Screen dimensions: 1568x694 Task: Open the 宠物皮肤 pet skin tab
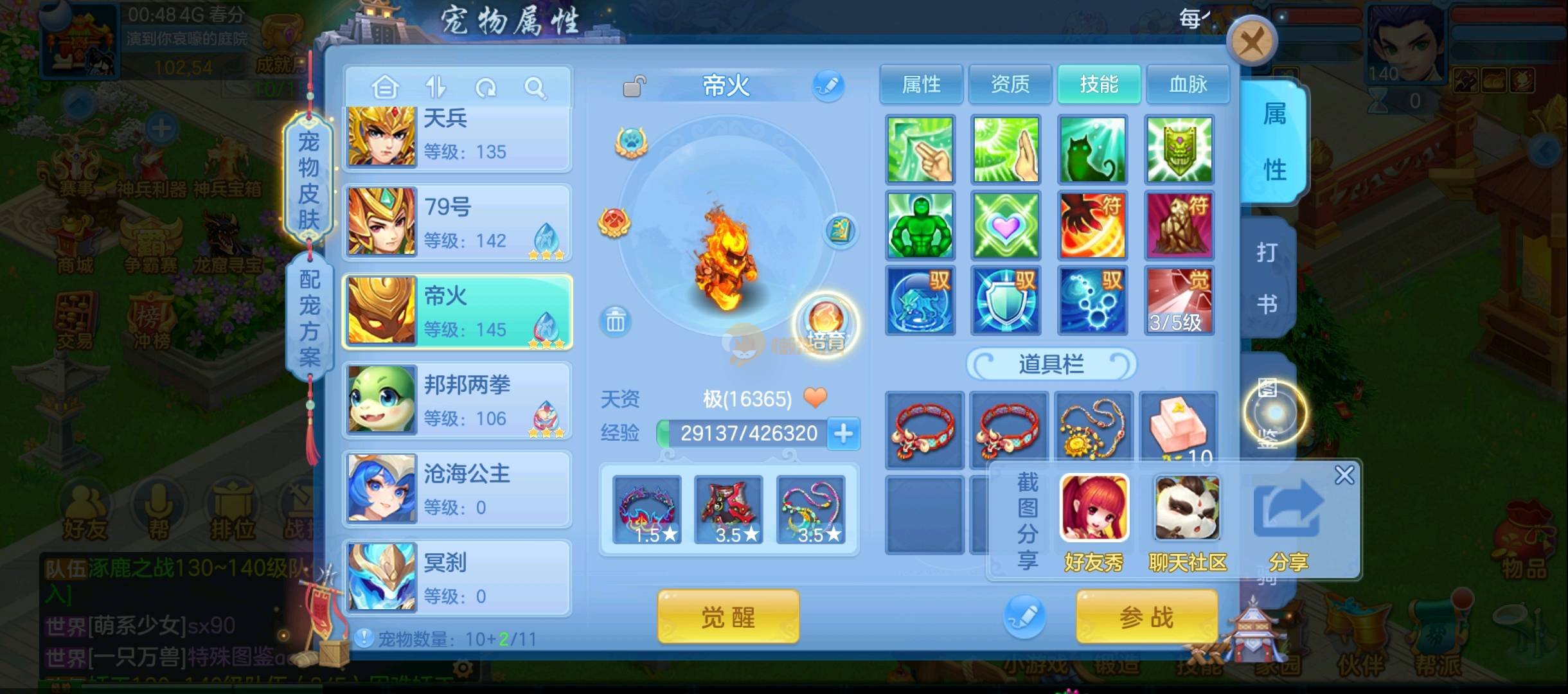tap(308, 180)
